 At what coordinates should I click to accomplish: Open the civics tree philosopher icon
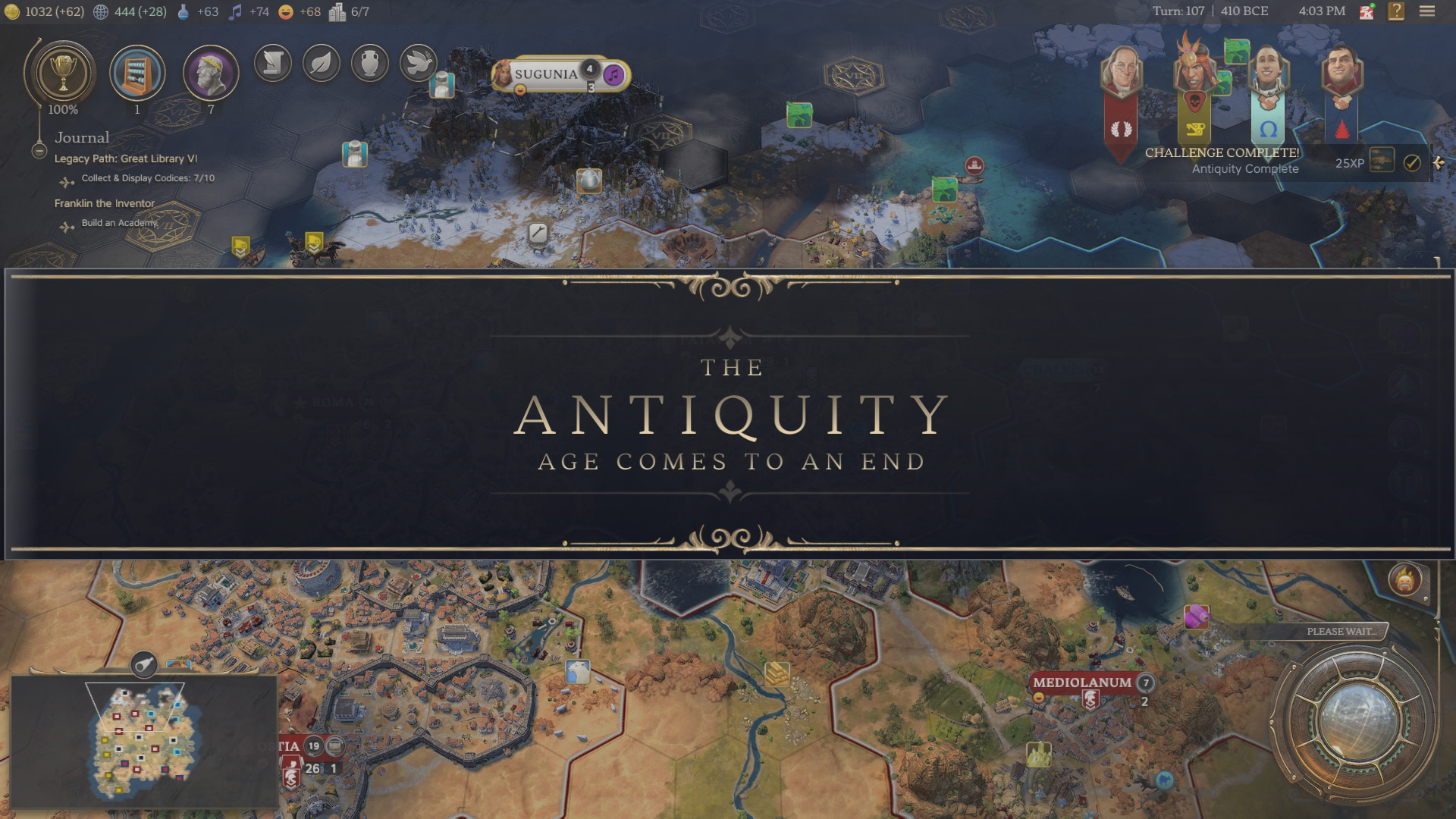(x=211, y=74)
